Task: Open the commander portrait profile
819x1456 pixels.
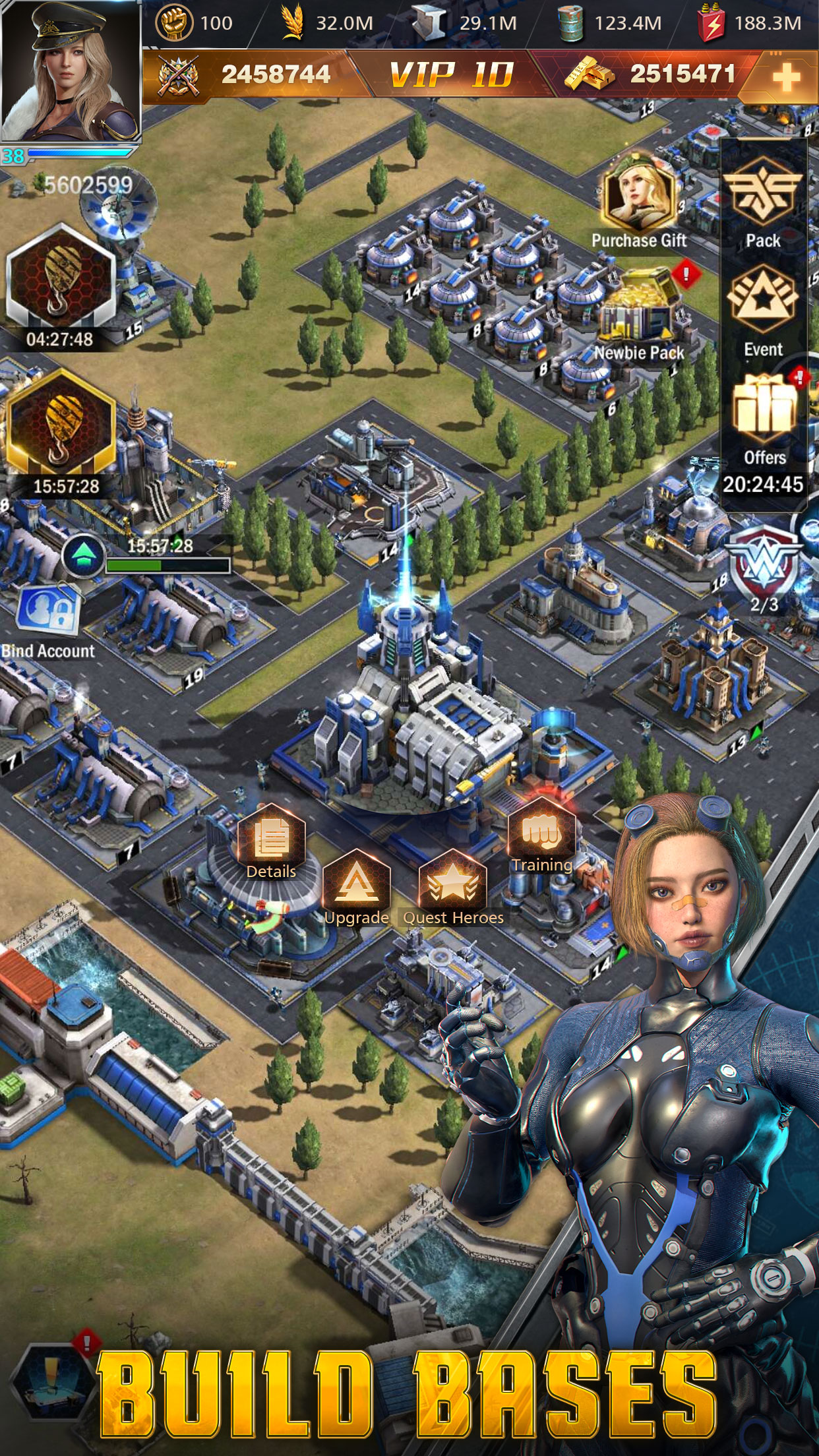Action: click(x=71, y=71)
